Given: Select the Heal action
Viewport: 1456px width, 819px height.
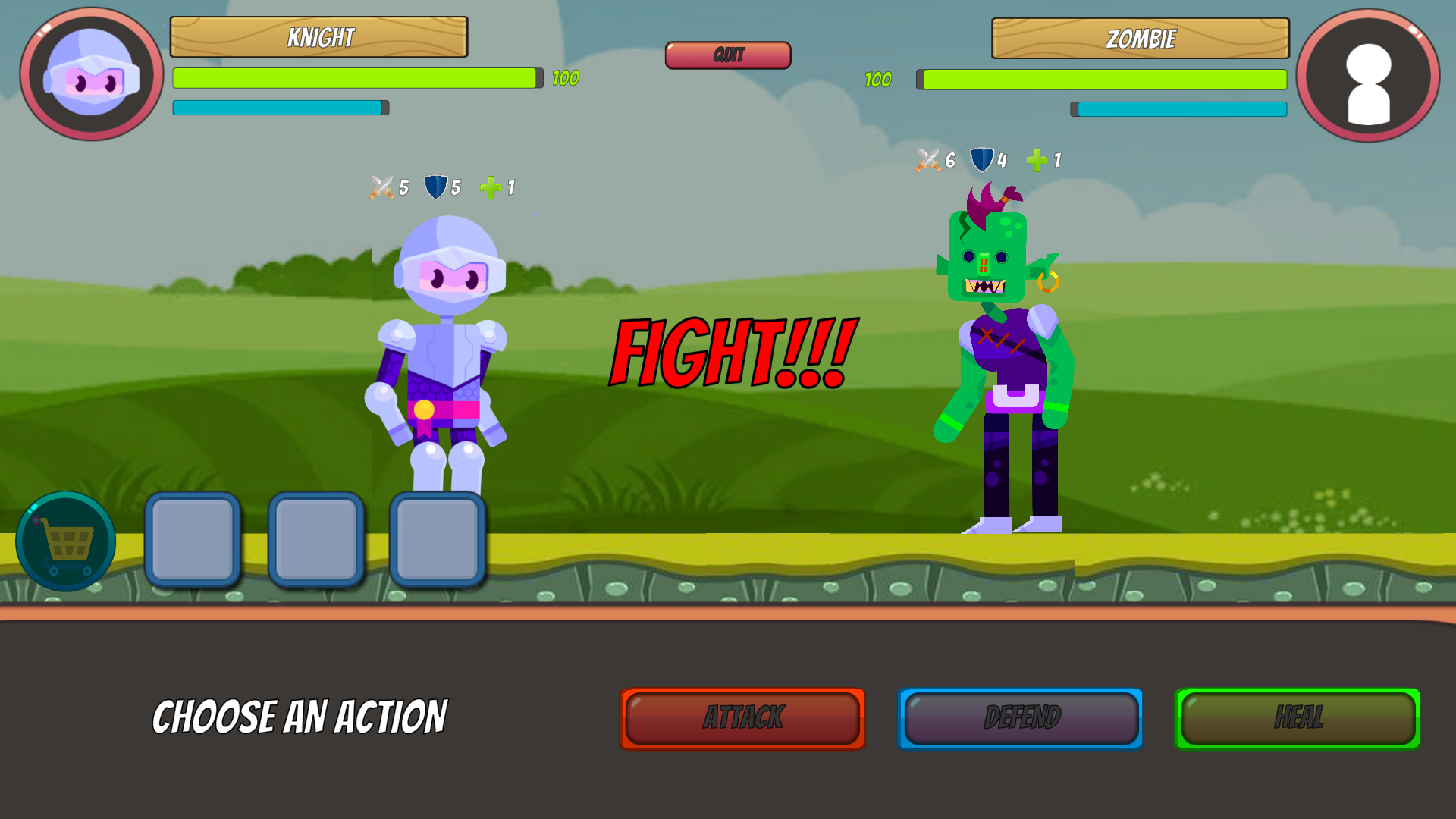Looking at the screenshot, I should [1298, 719].
